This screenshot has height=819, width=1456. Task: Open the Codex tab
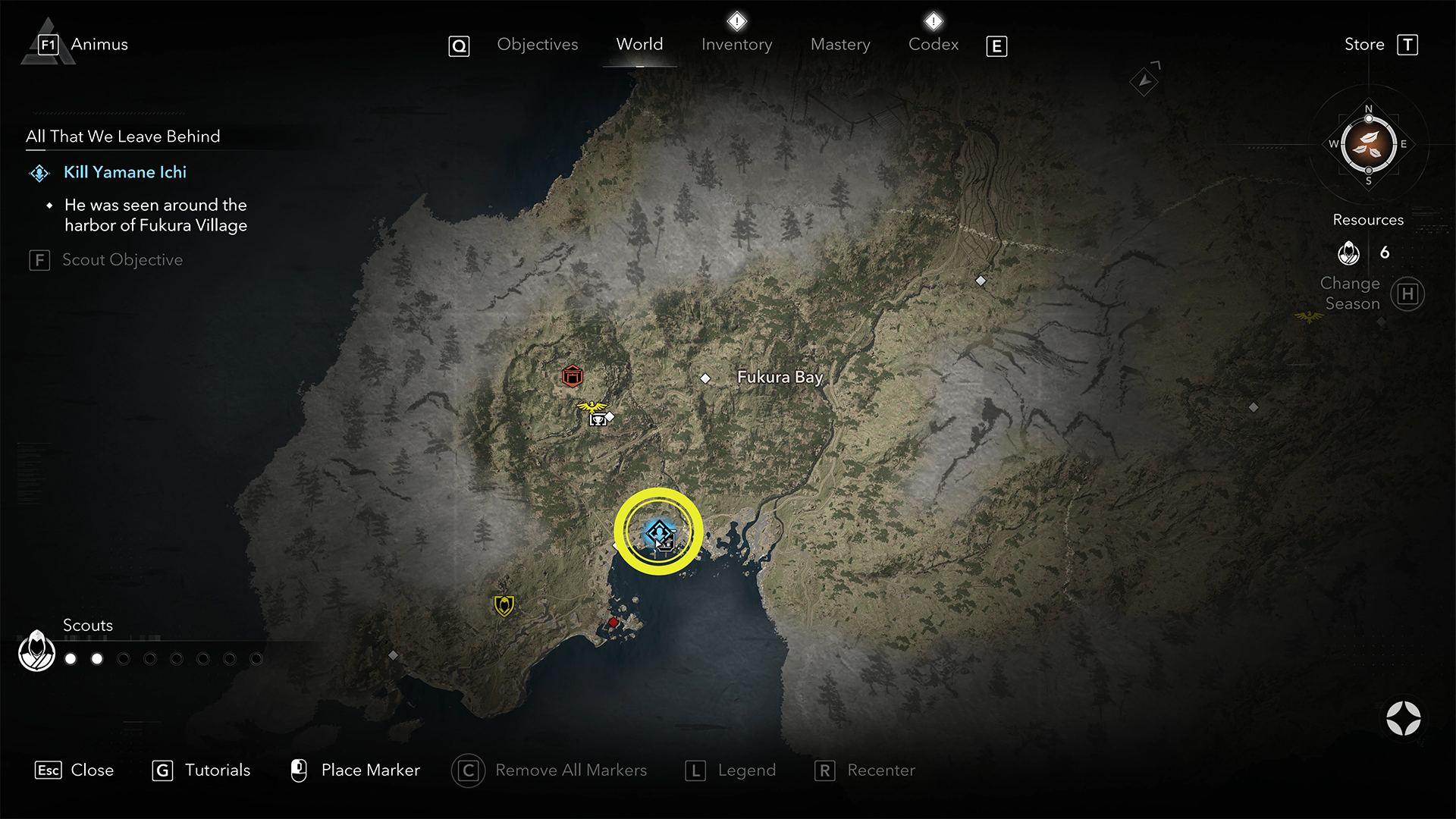tap(933, 45)
